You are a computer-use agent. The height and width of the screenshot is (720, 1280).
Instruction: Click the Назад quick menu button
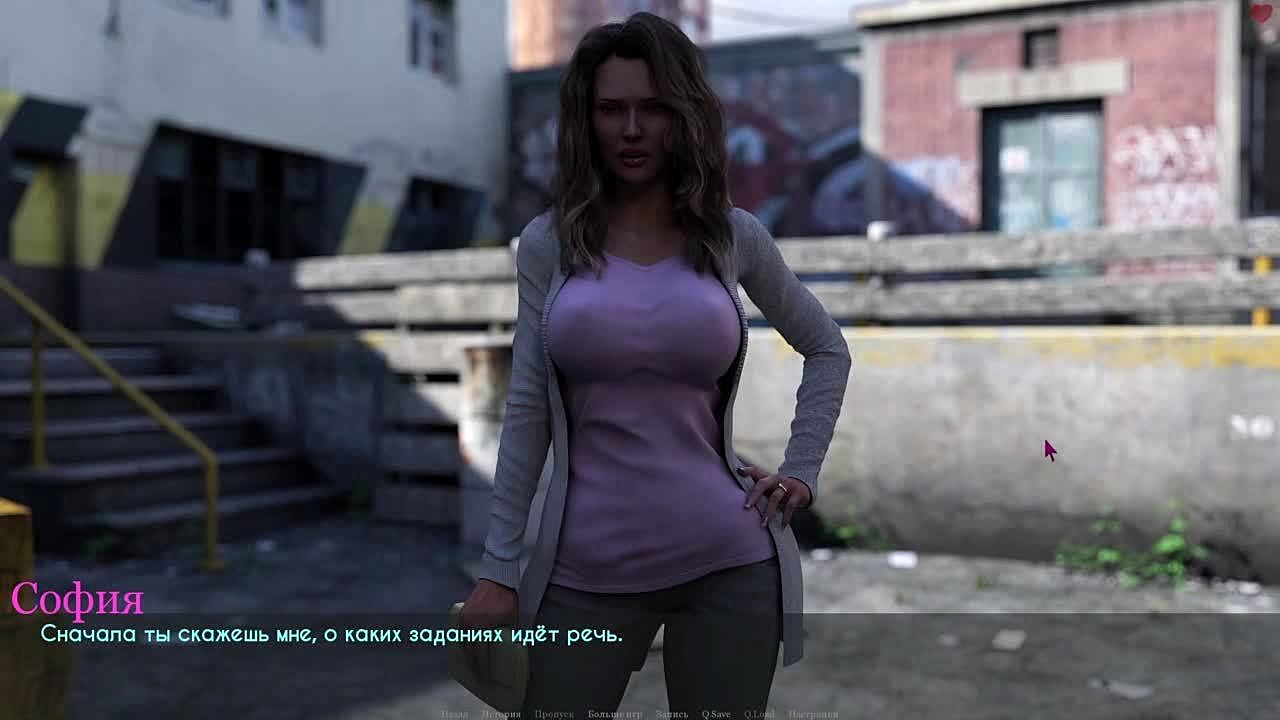pyautogui.click(x=454, y=714)
